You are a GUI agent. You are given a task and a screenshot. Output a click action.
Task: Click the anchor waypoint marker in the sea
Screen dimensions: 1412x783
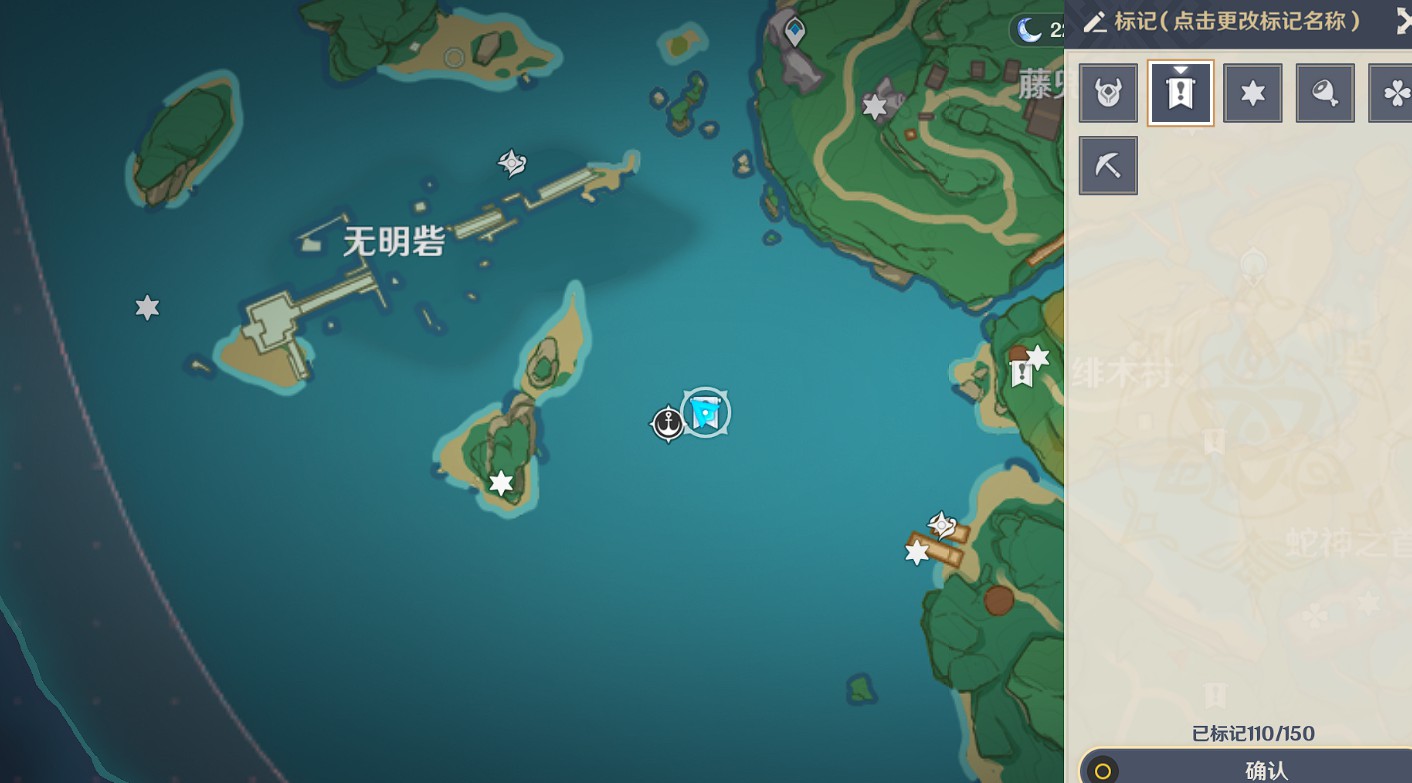[668, 422]
